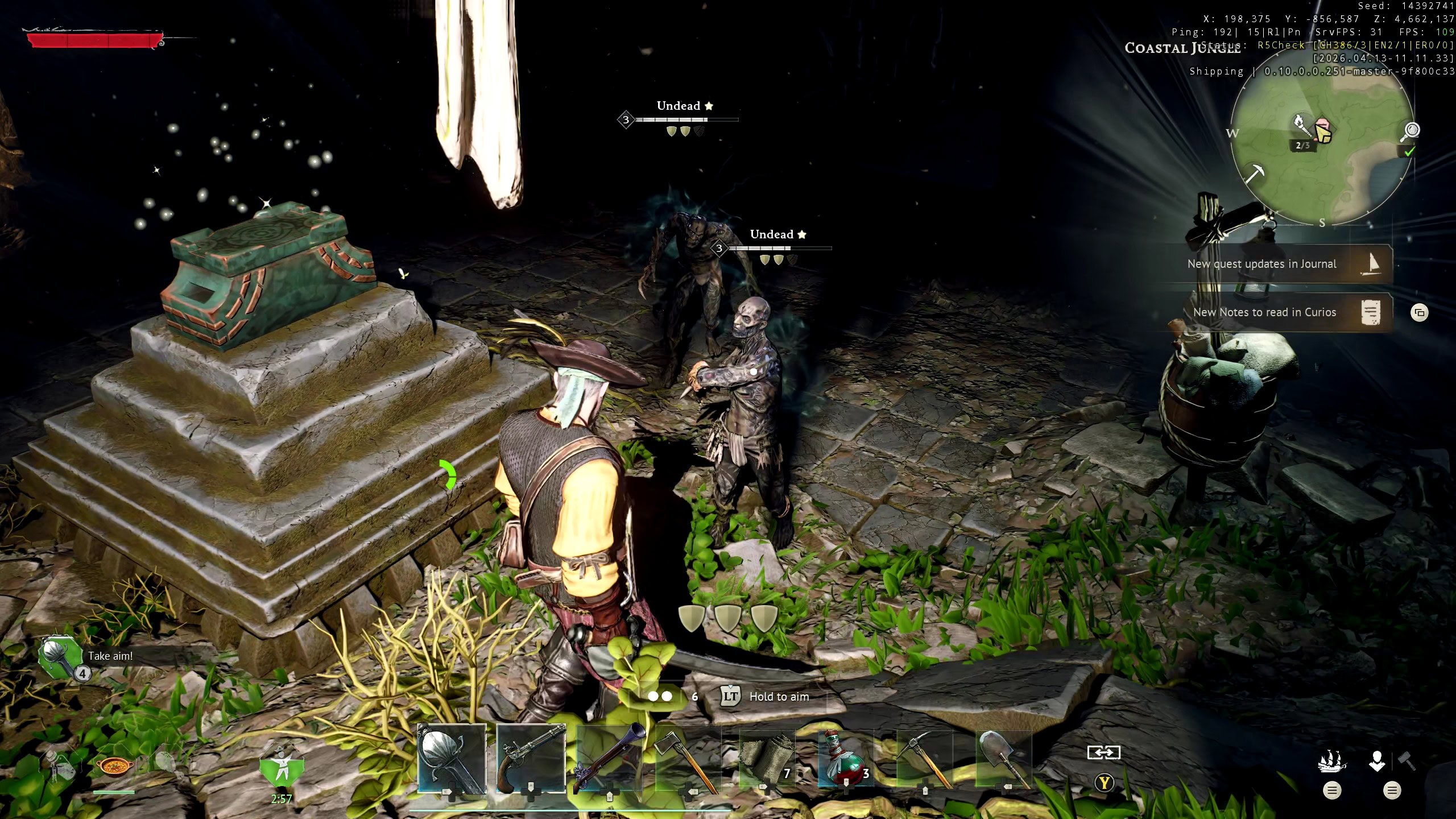1456x819 pixels.
Task: Open the 'New Notes to read in Curios' notification
Action: coord(1280,312)
